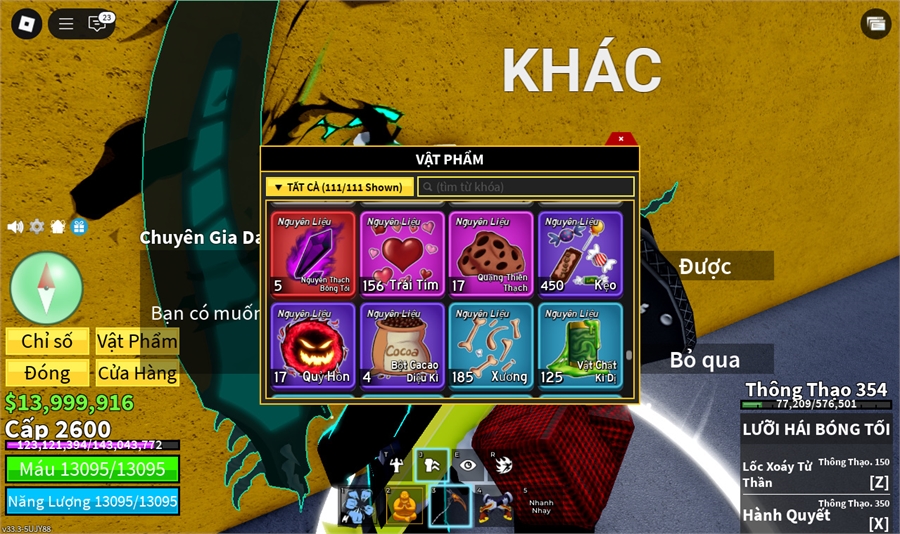Image resolution: width=900 pixels, height=534 pixels.
Task: Open the Roblox chat button
Action: (x=98, y=23)
